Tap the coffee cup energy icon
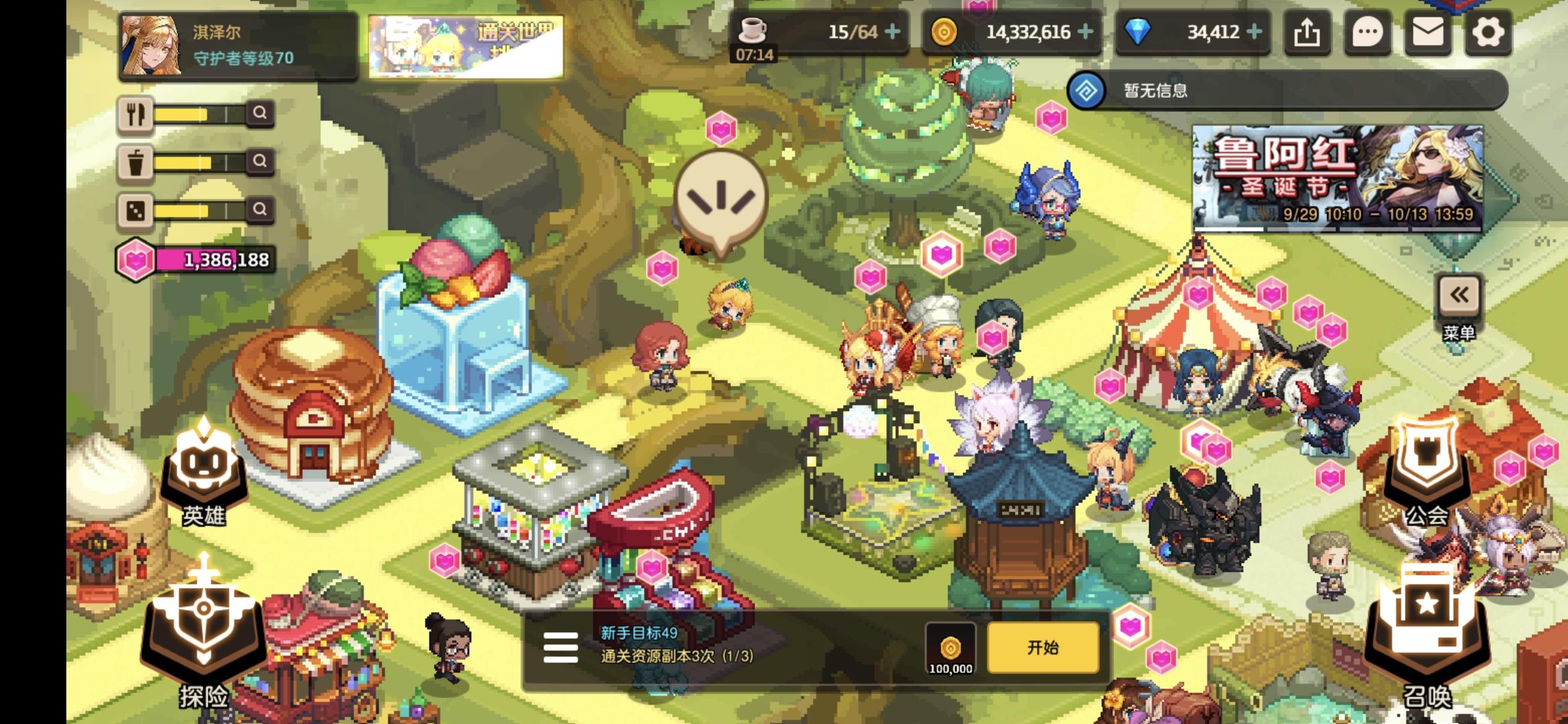Screen dimensions: 1568x724 tap(752, 29)
